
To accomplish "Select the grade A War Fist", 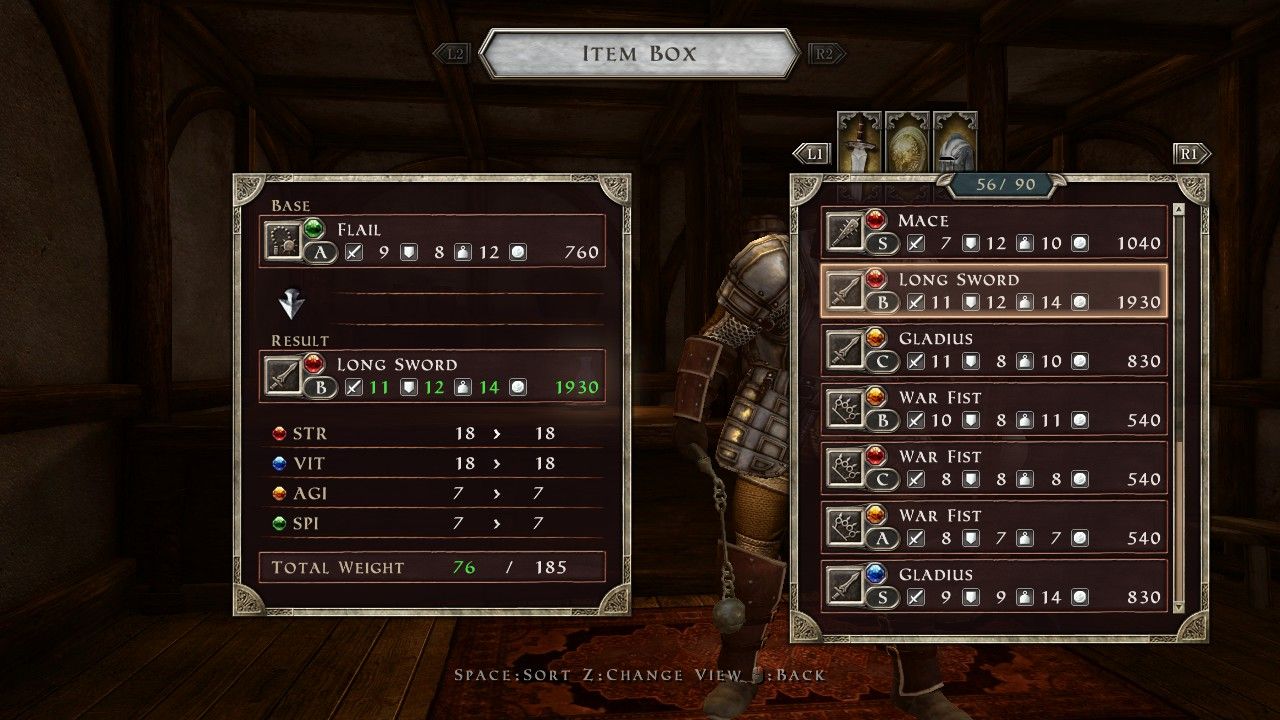I will pos(994,527).
